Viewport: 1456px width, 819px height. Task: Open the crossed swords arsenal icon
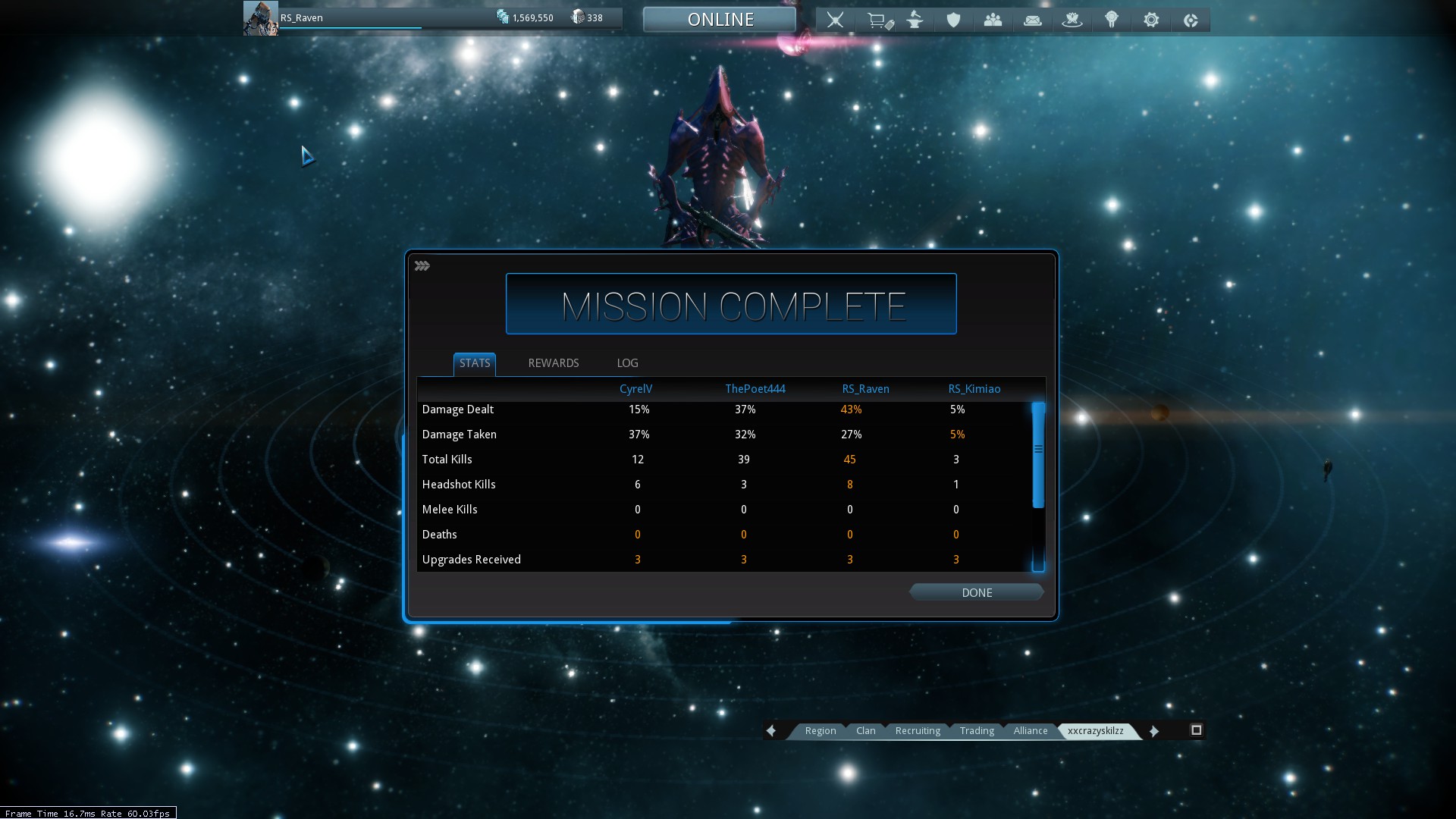835,20
